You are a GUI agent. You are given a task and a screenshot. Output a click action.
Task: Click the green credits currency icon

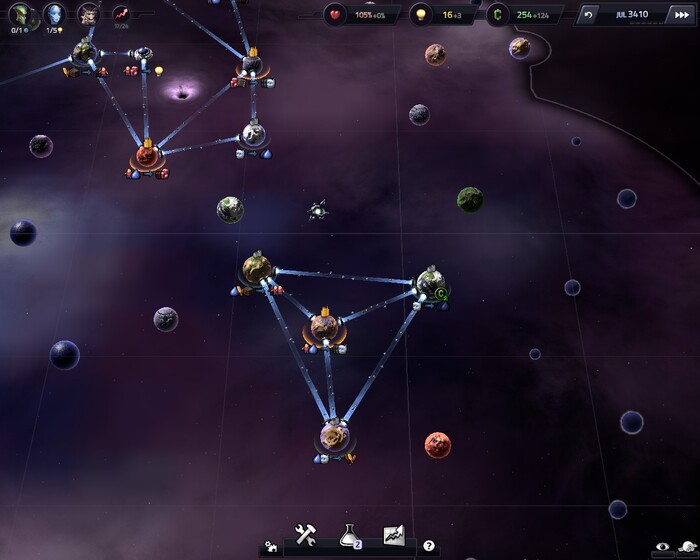click(498, 15)
